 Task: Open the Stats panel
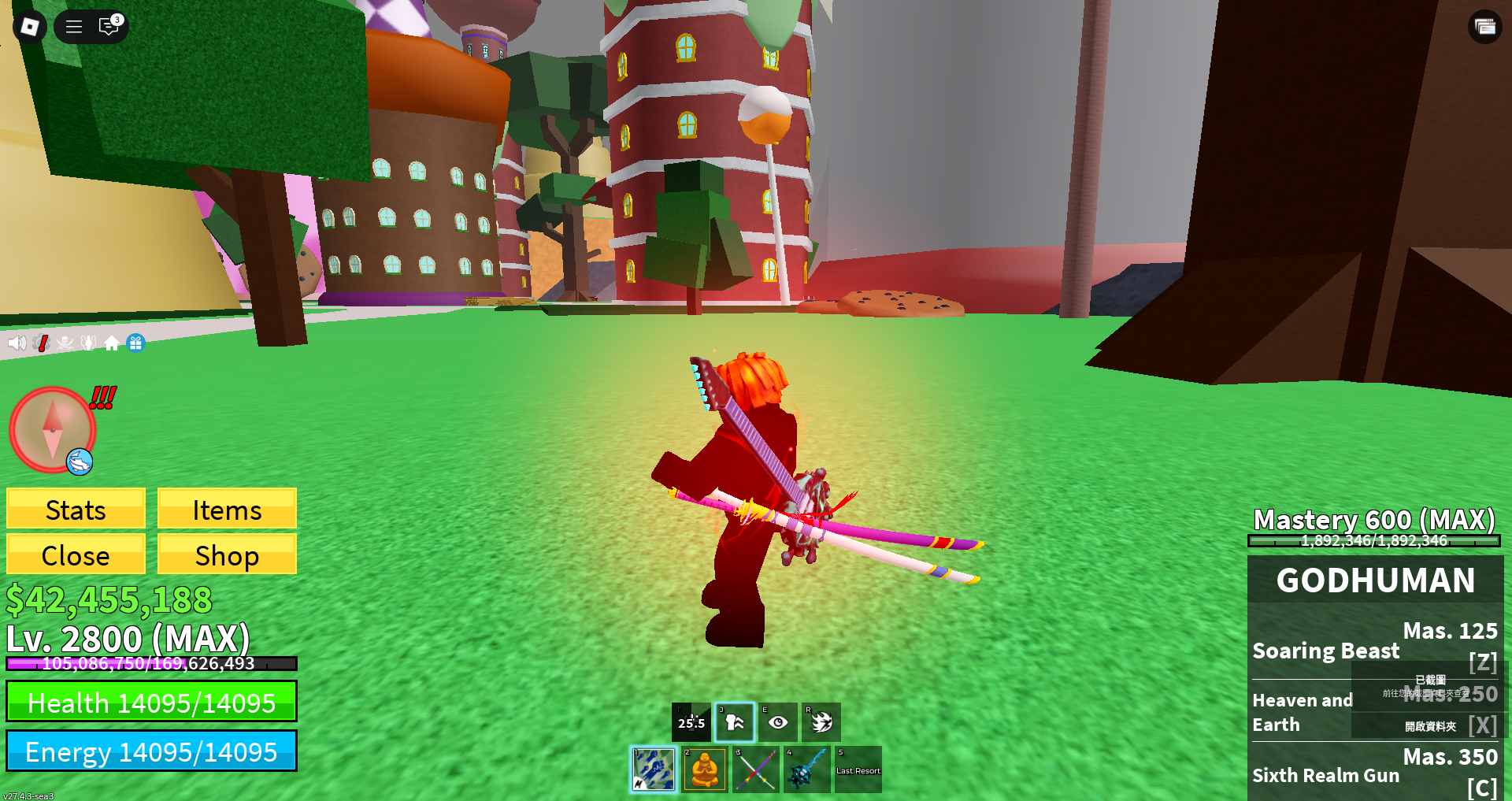[76, 510]
